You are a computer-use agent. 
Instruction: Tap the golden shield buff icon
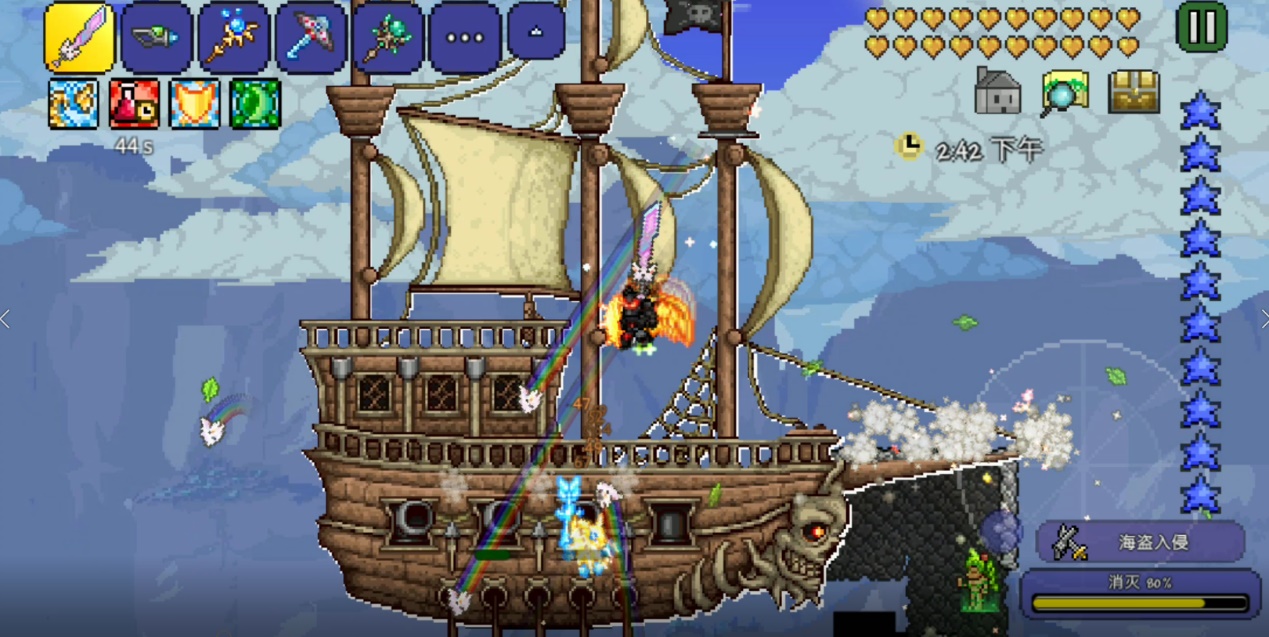(x=195, y=104)
